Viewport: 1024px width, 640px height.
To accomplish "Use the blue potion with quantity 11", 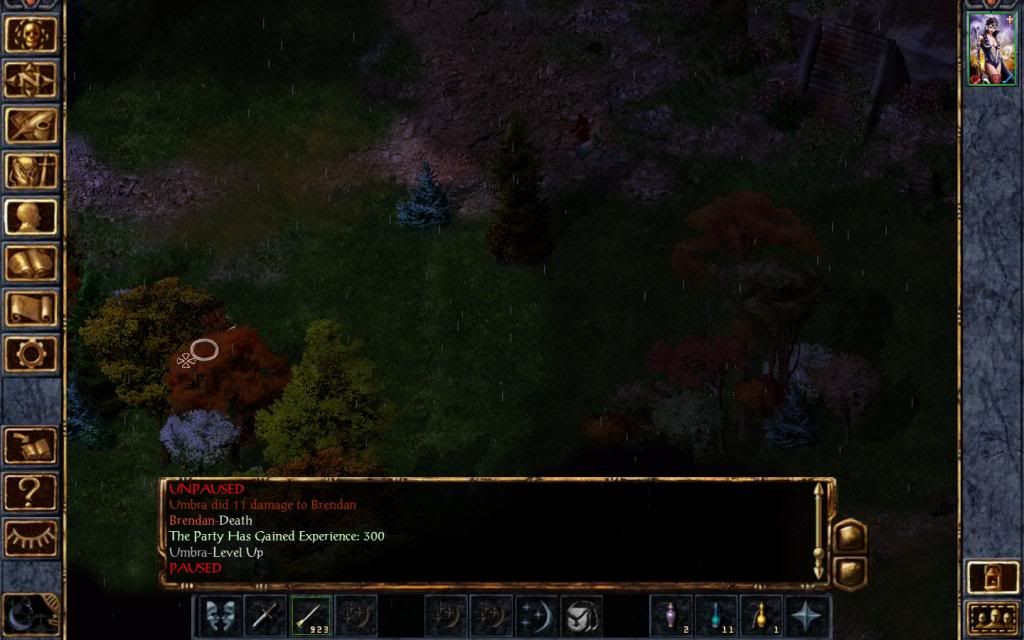I will (x=717, y=615).
